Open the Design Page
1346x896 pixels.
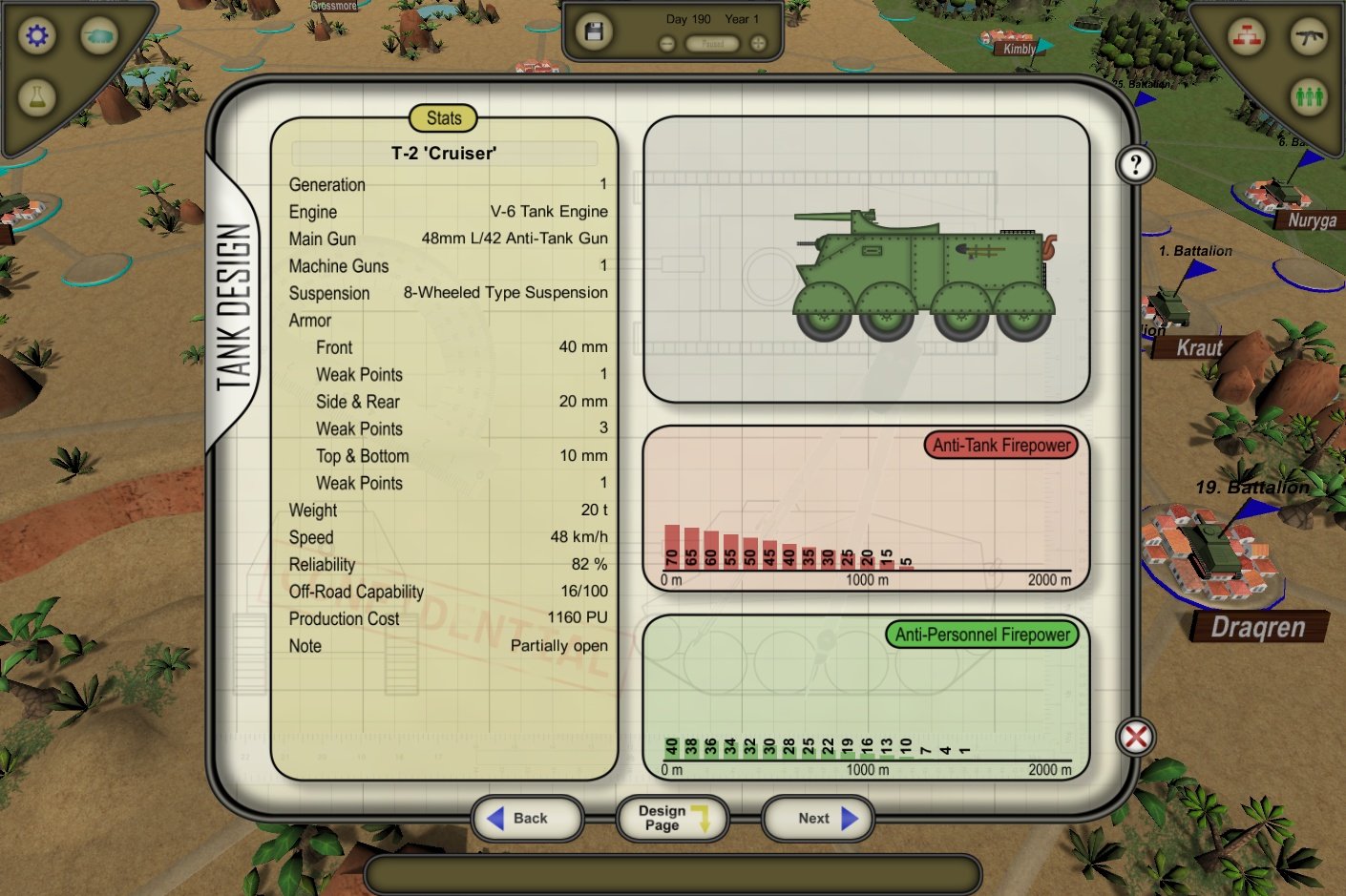(x=671, y=818)
